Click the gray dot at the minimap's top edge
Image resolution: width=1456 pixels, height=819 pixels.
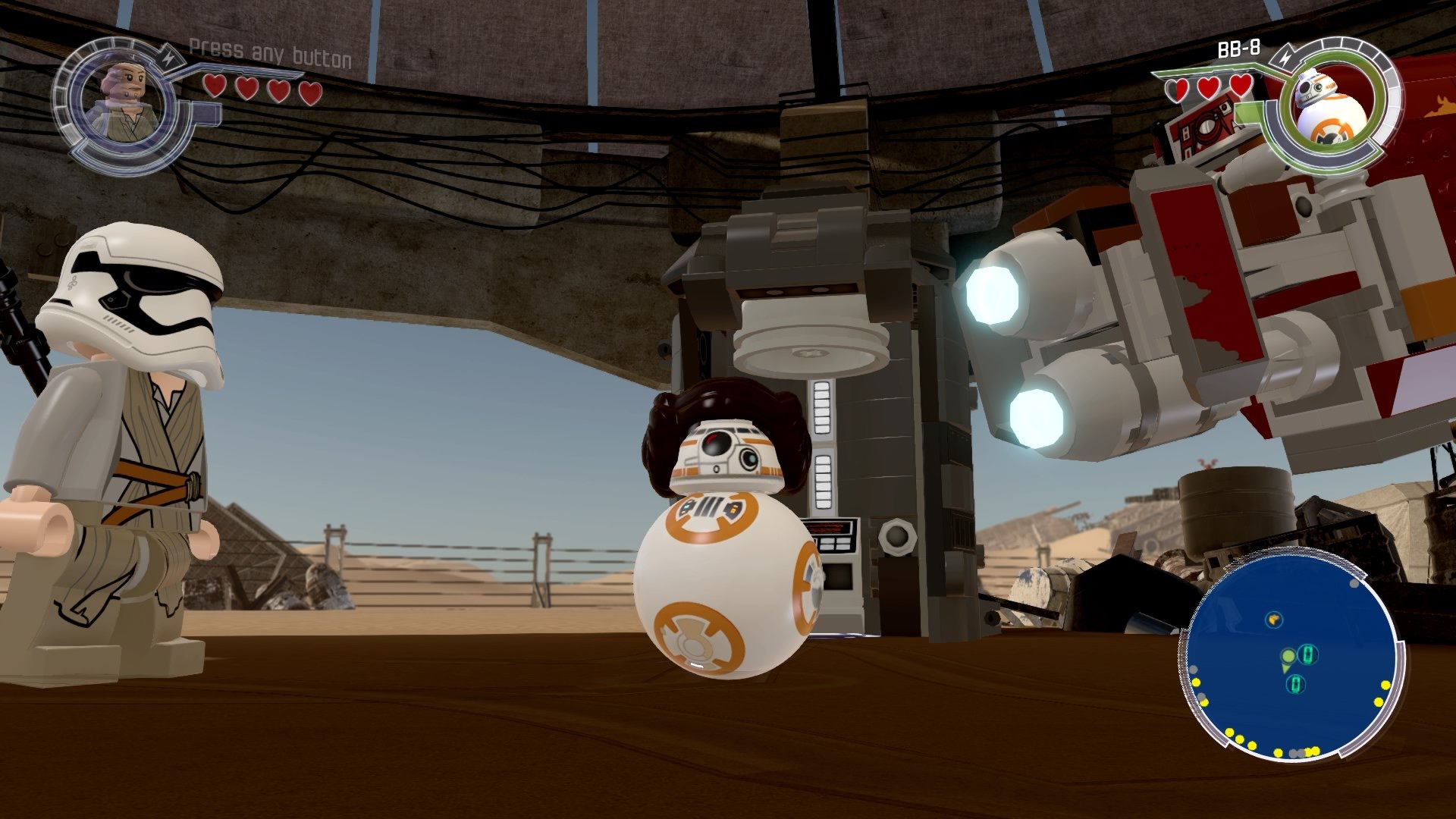click(1354, 584)
